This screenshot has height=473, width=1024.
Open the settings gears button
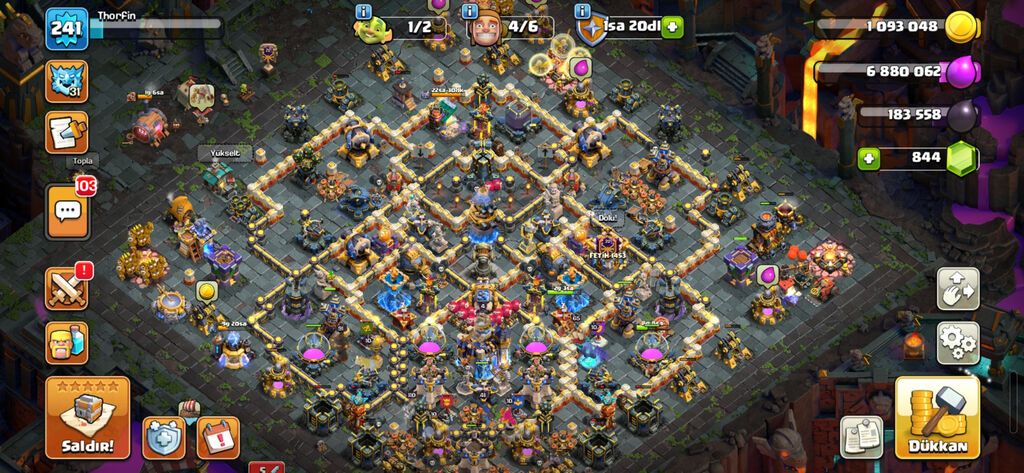(x=957, y=343)
